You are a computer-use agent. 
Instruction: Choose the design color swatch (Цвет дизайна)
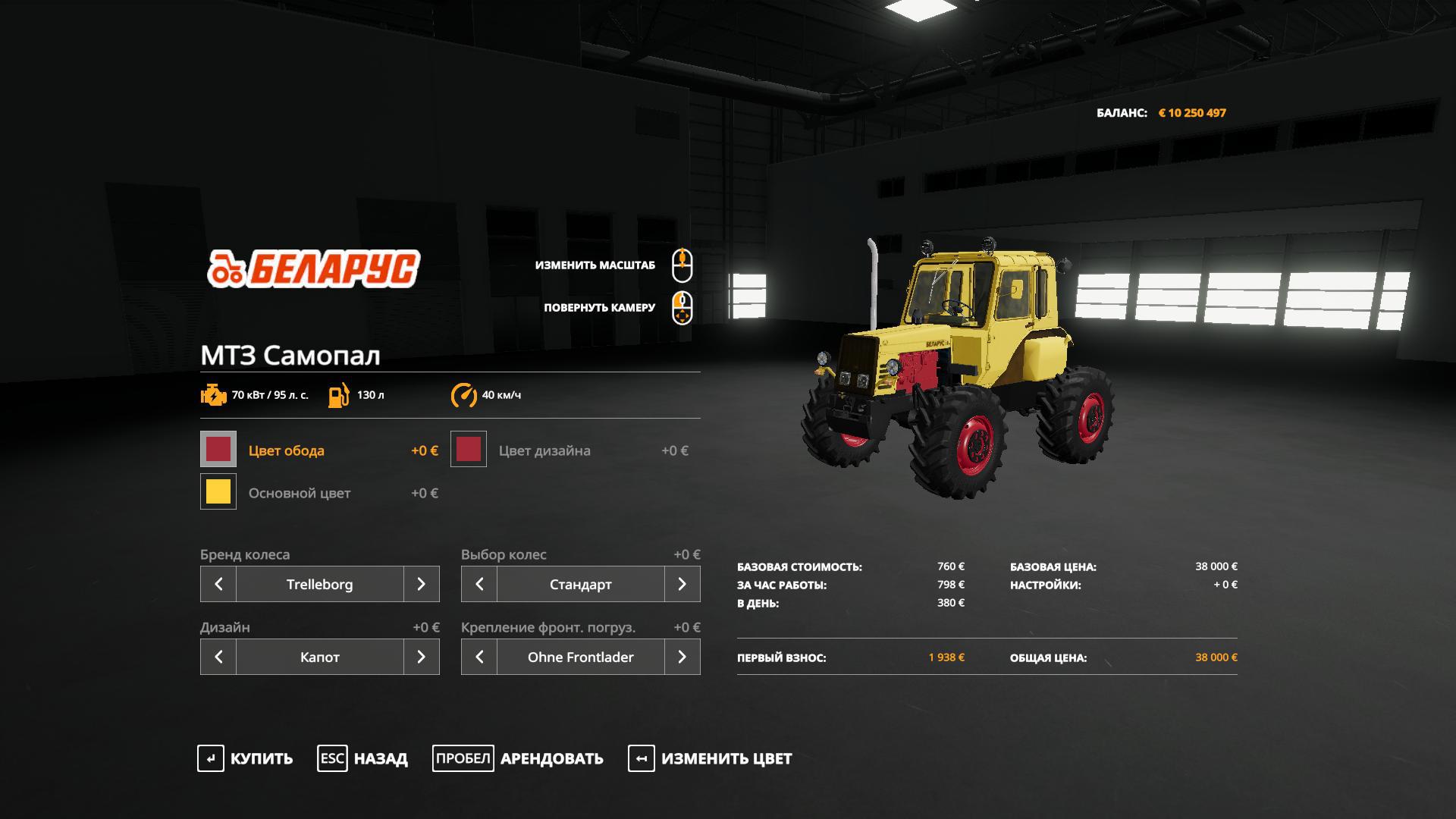(469, 450)
